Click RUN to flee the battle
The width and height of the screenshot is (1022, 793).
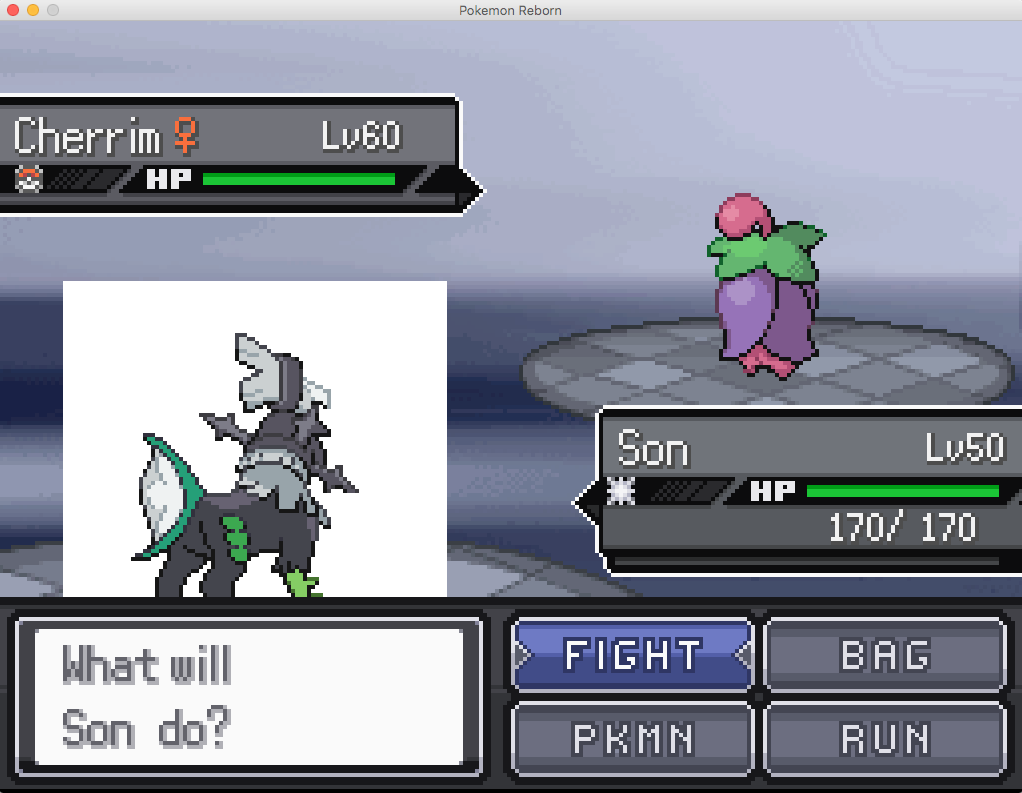point(885,739)
